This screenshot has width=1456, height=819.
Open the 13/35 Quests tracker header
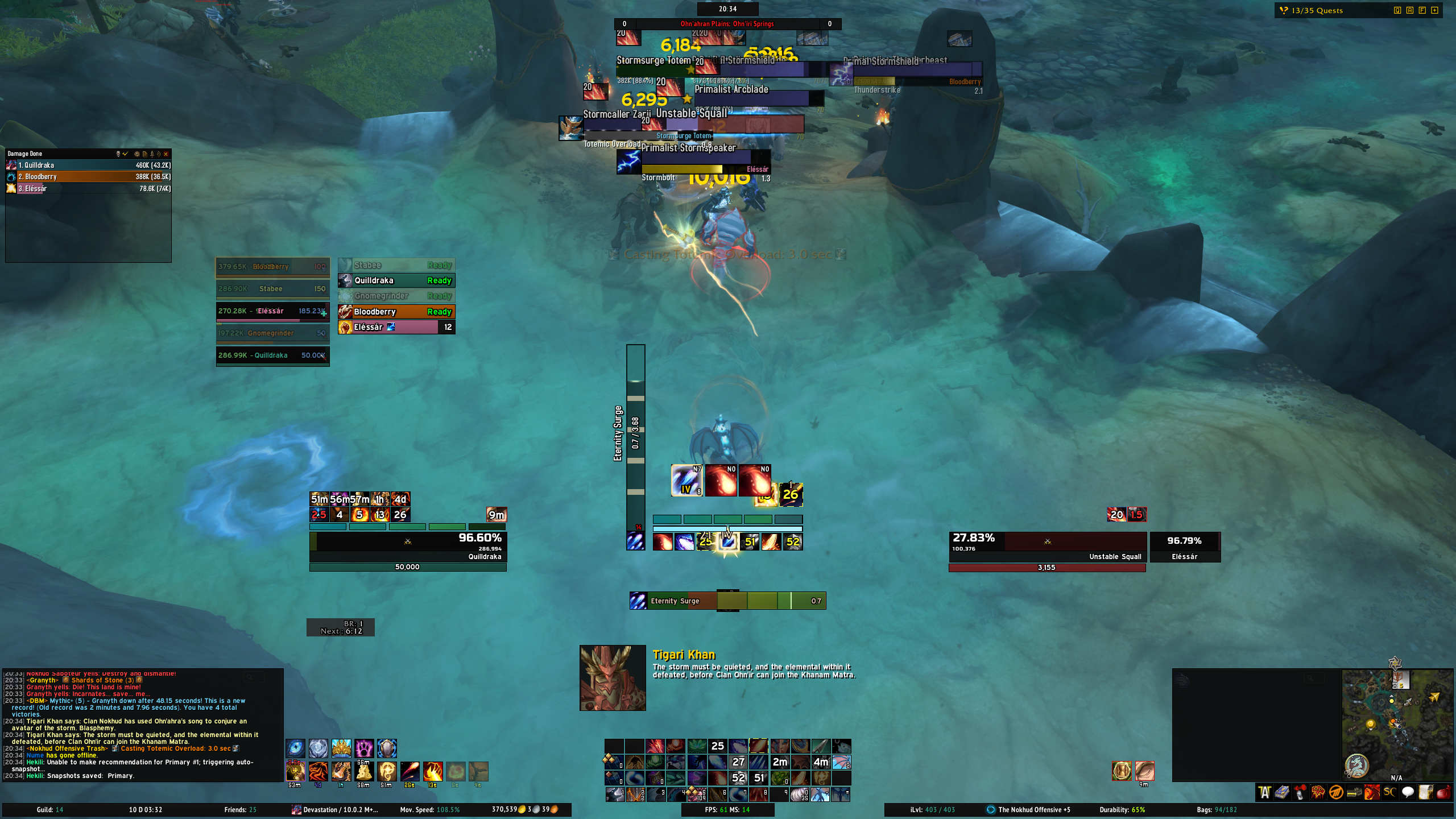click(x=1317, y=10)
